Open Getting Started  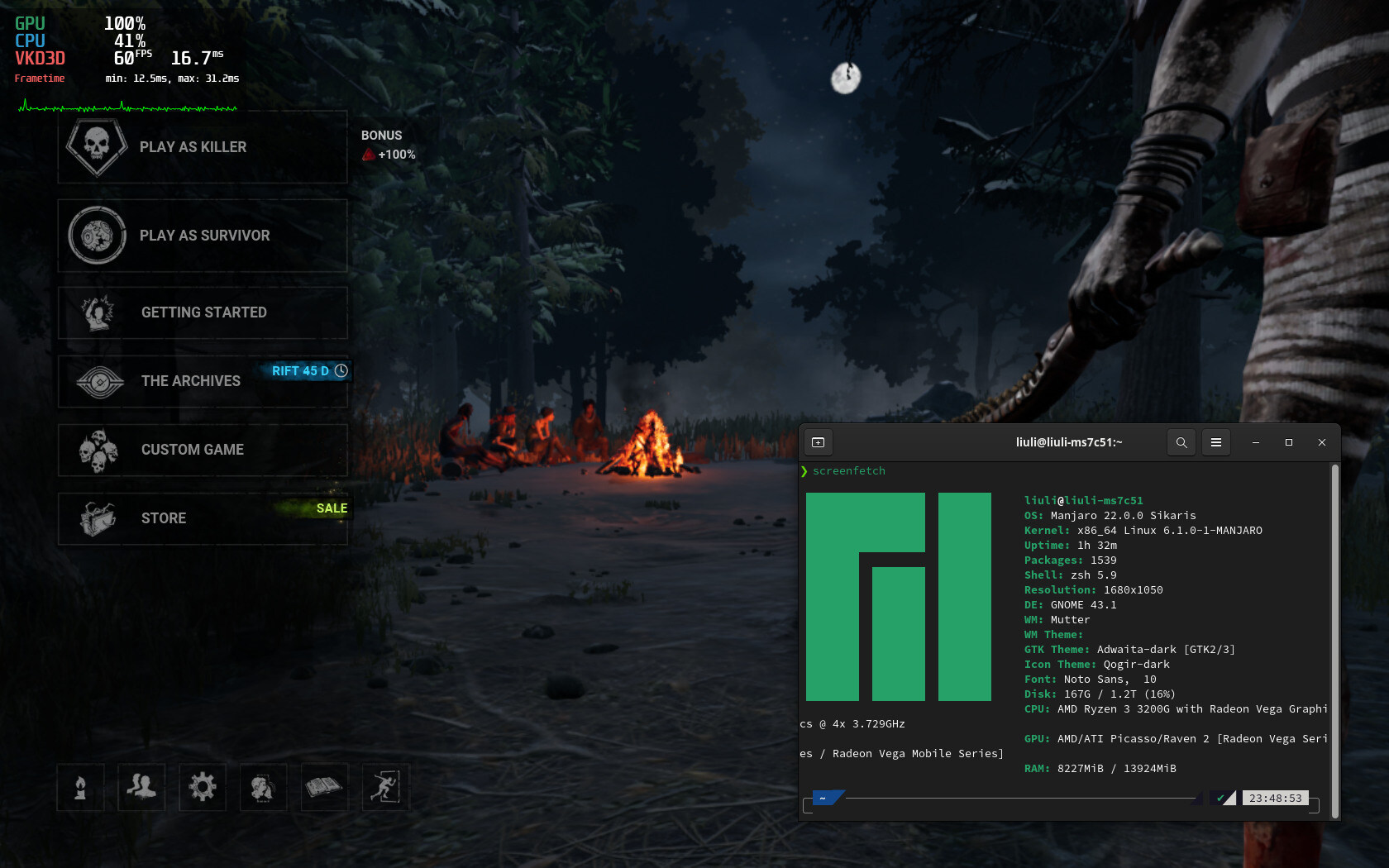coord(203,312)
